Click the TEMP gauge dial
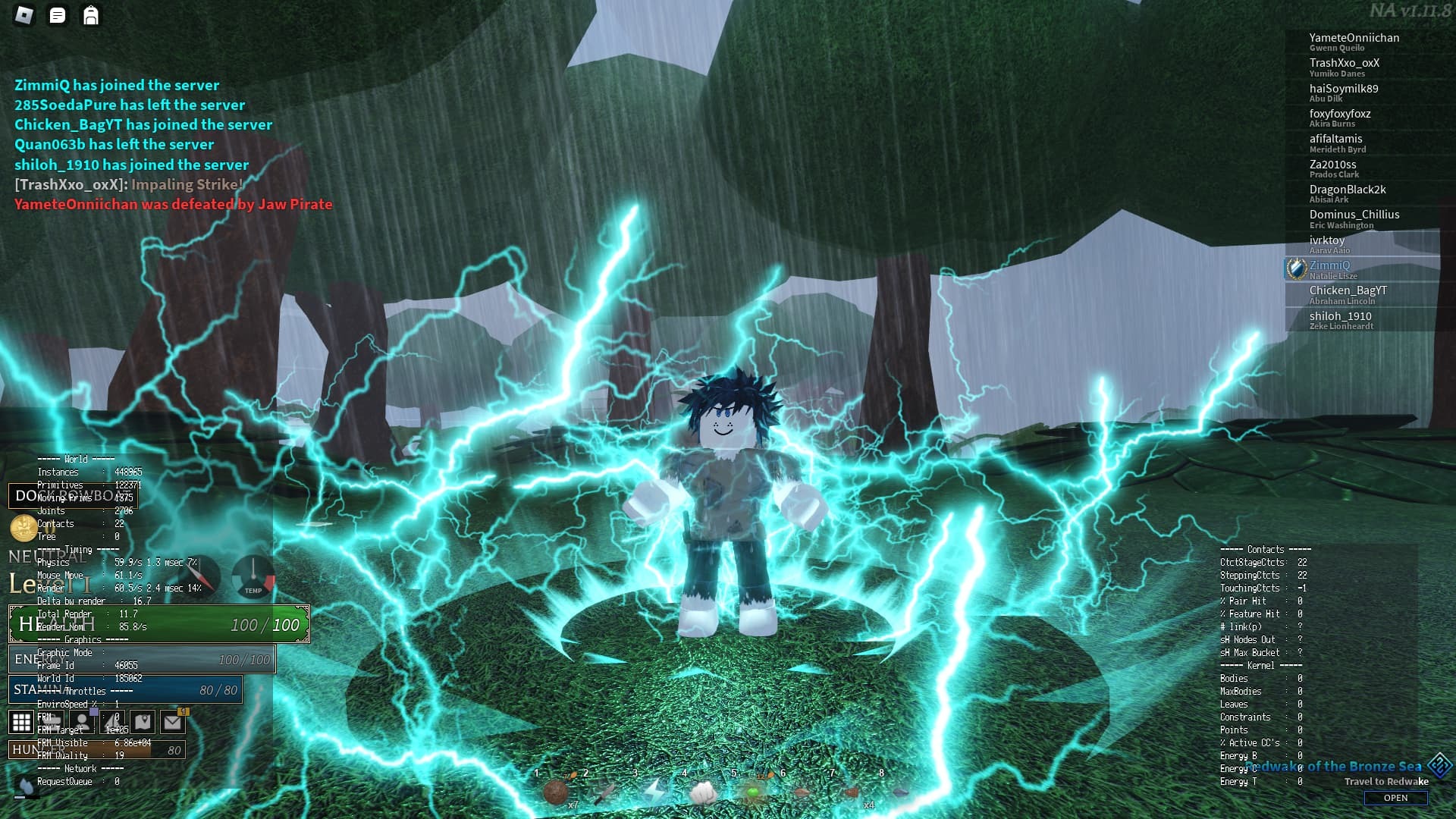 [252, 578]
